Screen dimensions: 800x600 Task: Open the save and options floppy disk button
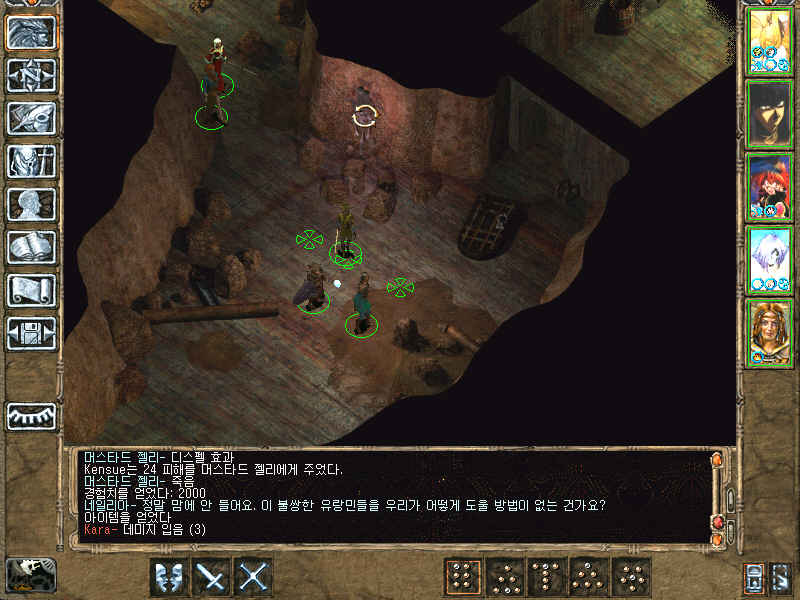(31, 333)
